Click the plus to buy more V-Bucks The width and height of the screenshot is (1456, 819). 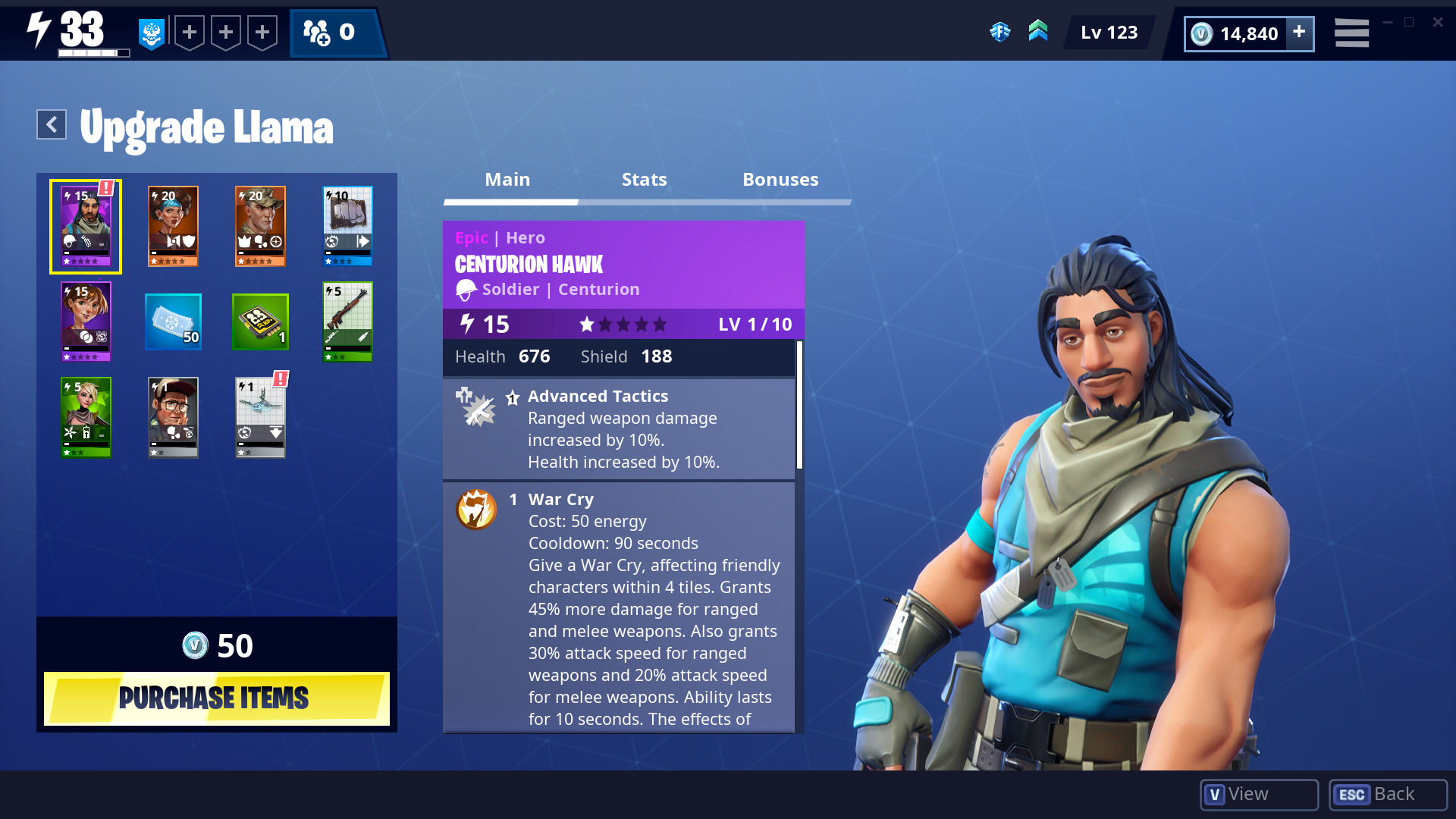(1298, 33)
